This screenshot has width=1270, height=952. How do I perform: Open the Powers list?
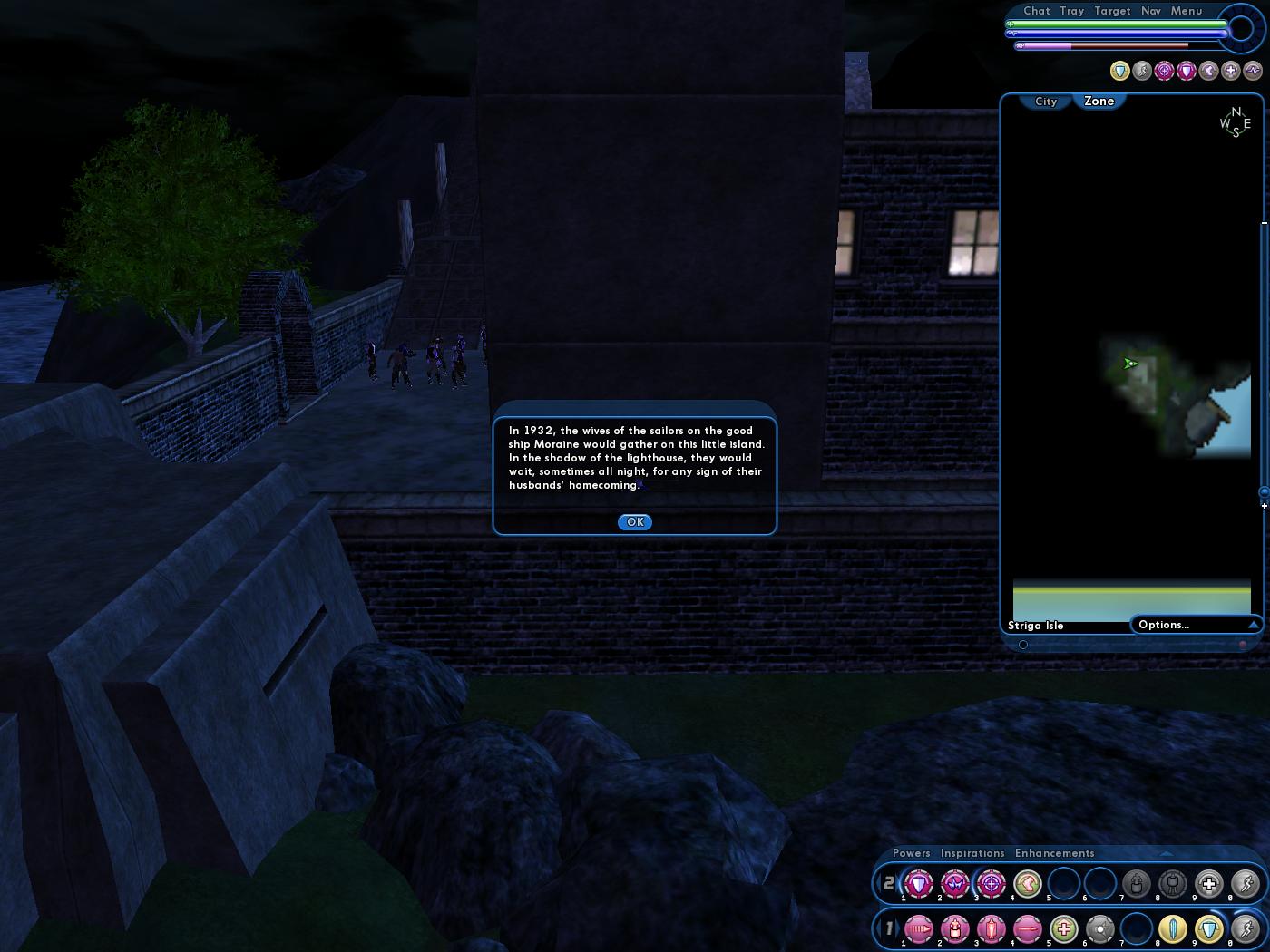(912, 853)
